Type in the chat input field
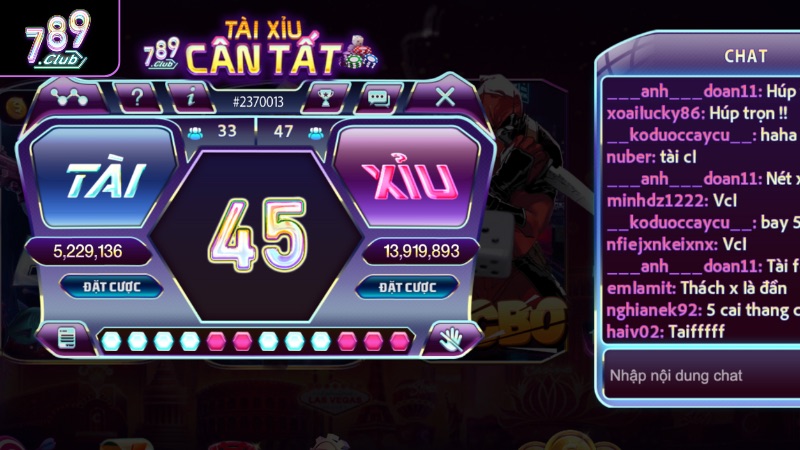The height and width of the screenshot is (450, 800). pos(700,376)
